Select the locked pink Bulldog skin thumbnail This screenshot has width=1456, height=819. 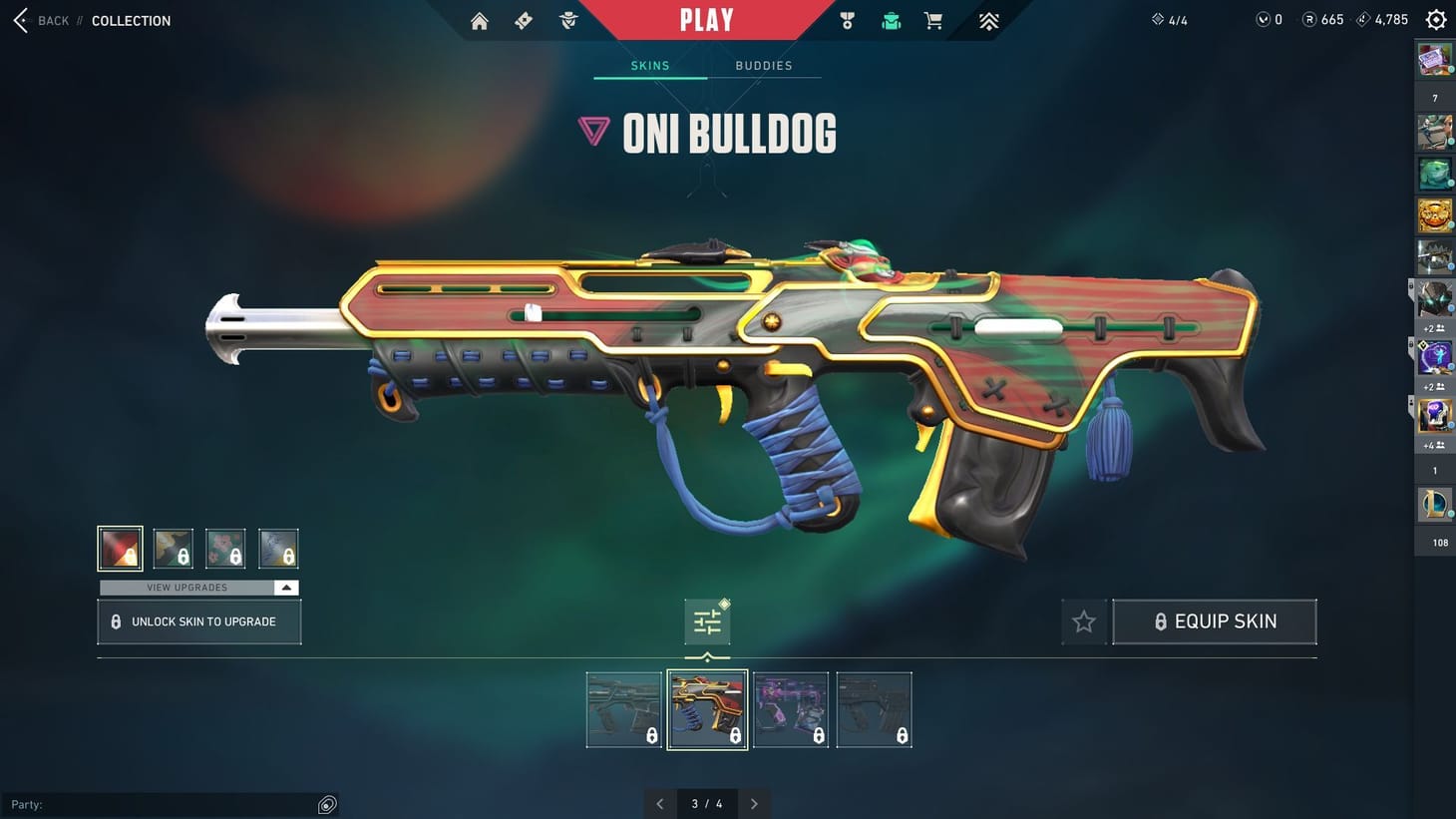pos(791,708)
